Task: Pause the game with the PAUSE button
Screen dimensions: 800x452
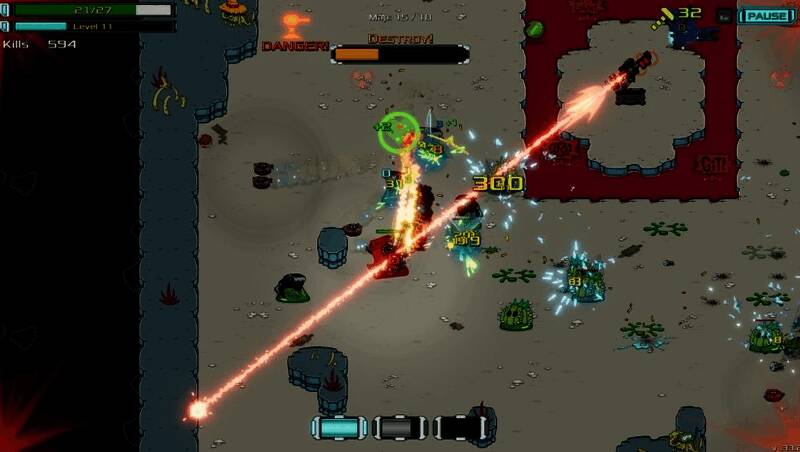Action: [766, 16]
